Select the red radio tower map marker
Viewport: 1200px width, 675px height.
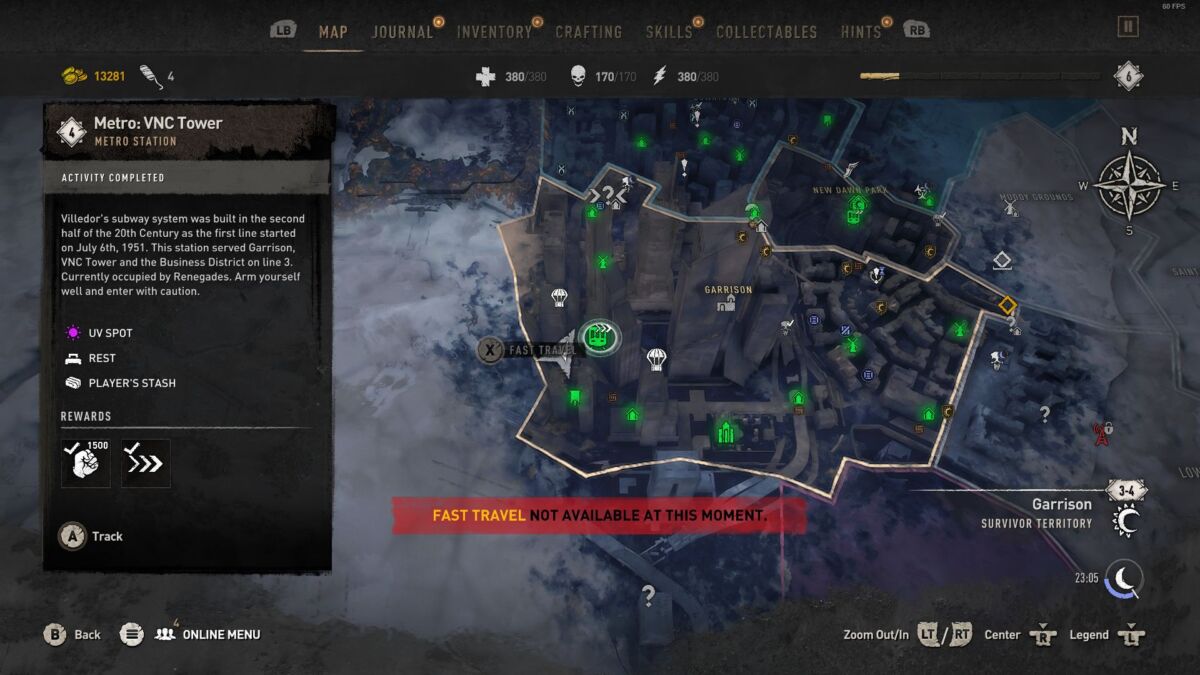click(1101, 434)
